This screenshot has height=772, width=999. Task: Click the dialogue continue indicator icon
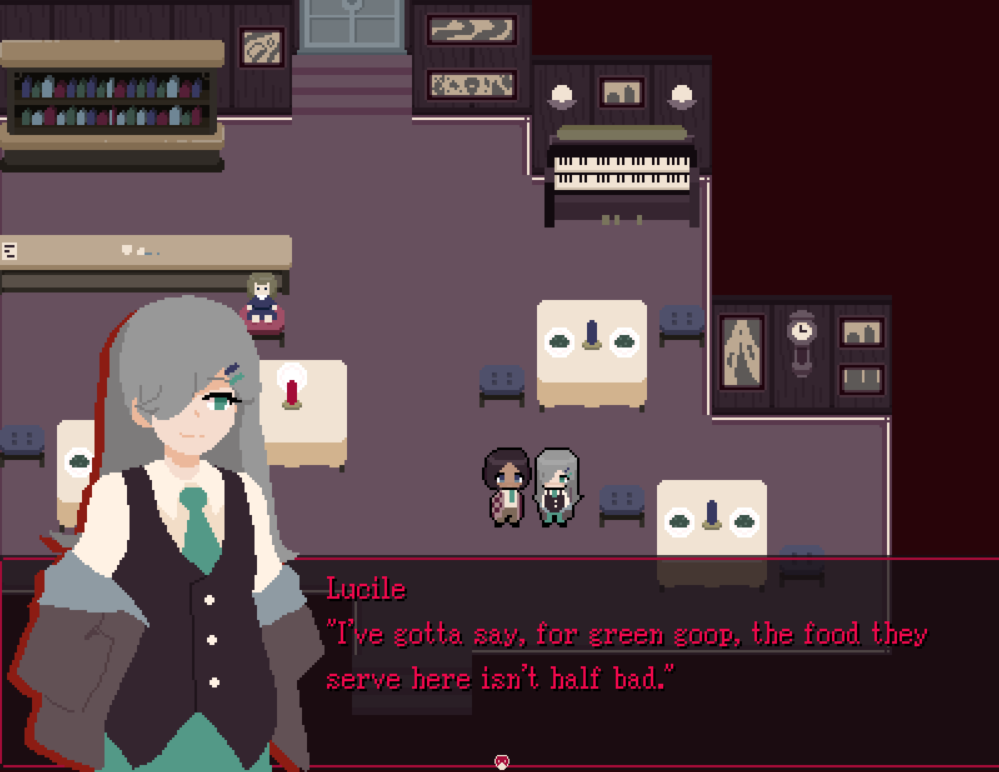pyautogui.click(x=500, y=763)
